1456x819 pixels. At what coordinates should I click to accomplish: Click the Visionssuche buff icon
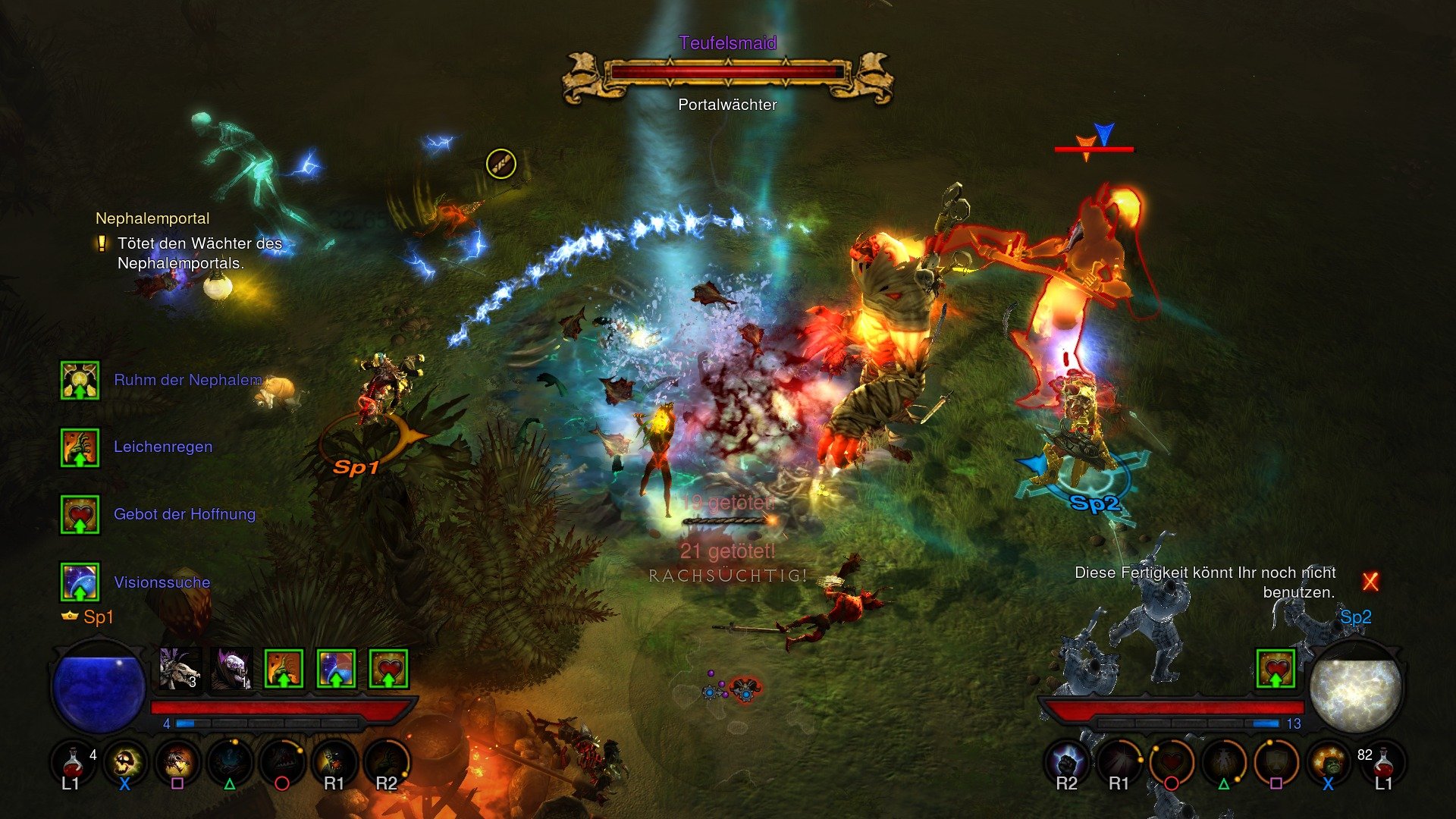[x=80, y=582]
